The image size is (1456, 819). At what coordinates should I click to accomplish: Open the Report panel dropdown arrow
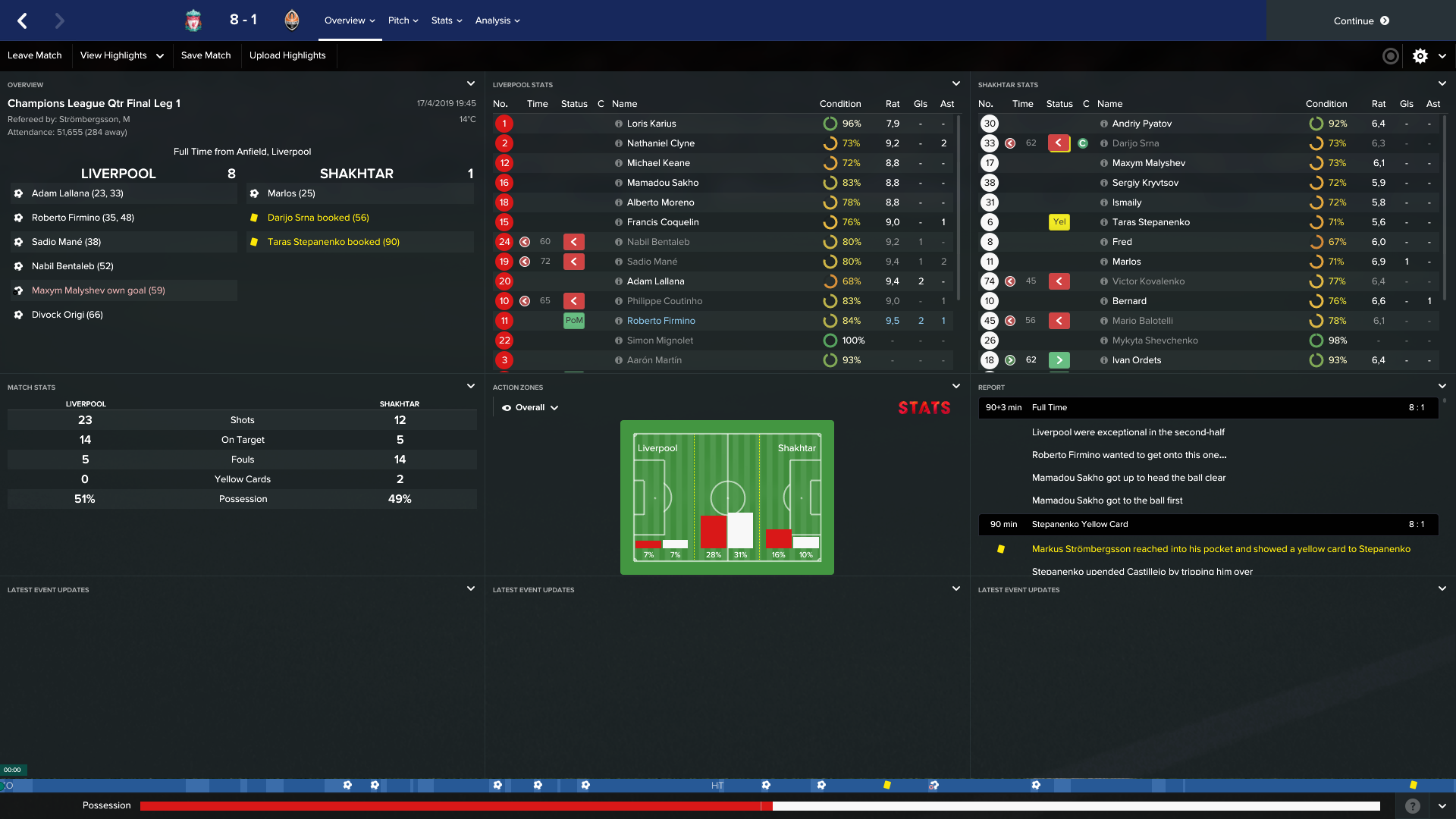click(1442, 386)
